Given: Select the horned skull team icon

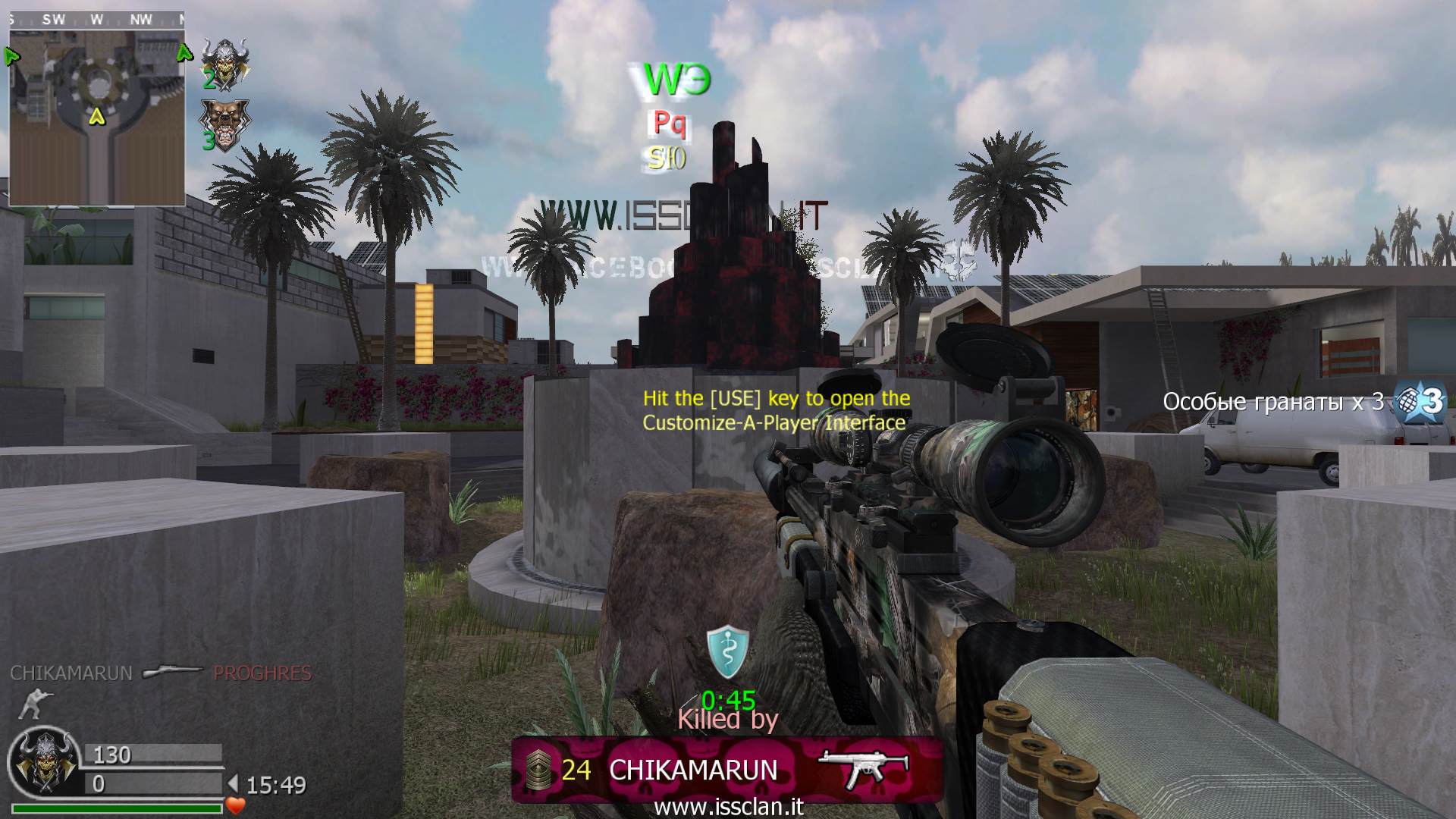Looking at the screenshot, I should click(224, 62).
